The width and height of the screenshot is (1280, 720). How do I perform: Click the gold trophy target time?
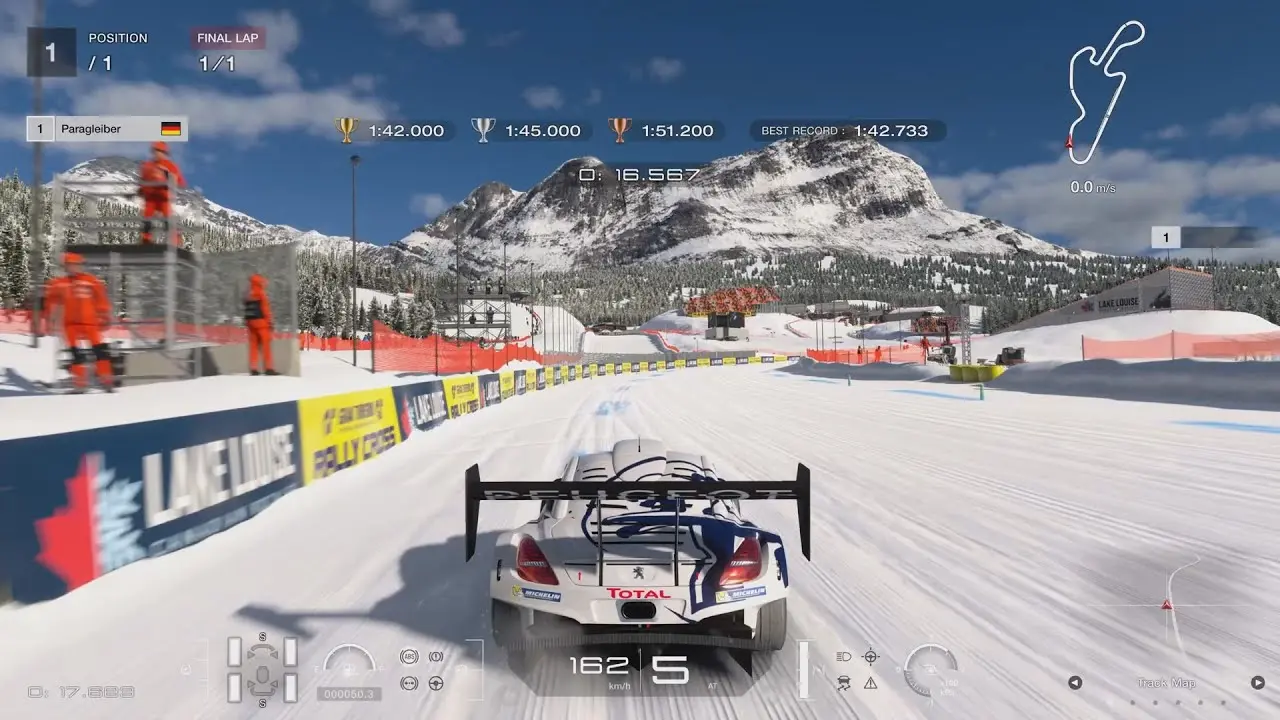[x=392, y=130]
